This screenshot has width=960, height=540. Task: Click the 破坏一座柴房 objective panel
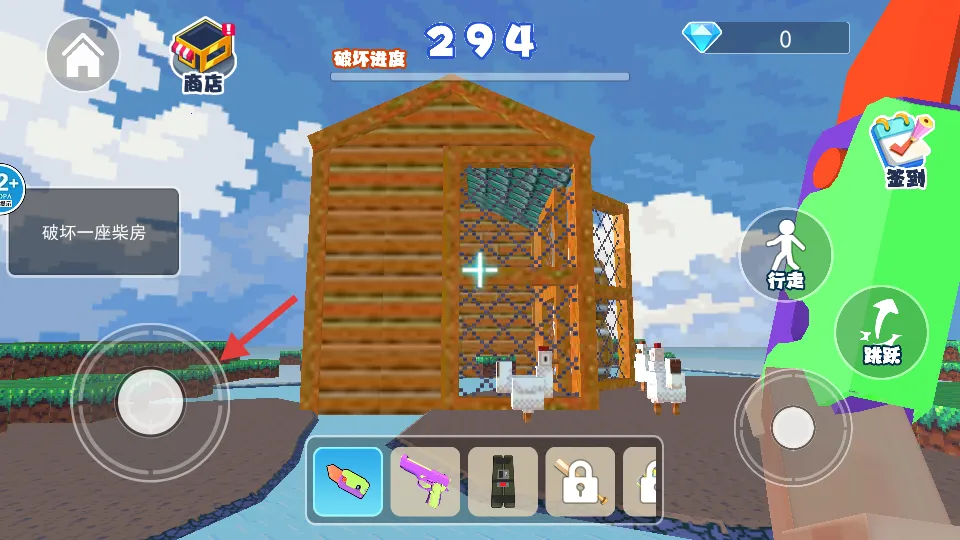click(x=94, y=232)
